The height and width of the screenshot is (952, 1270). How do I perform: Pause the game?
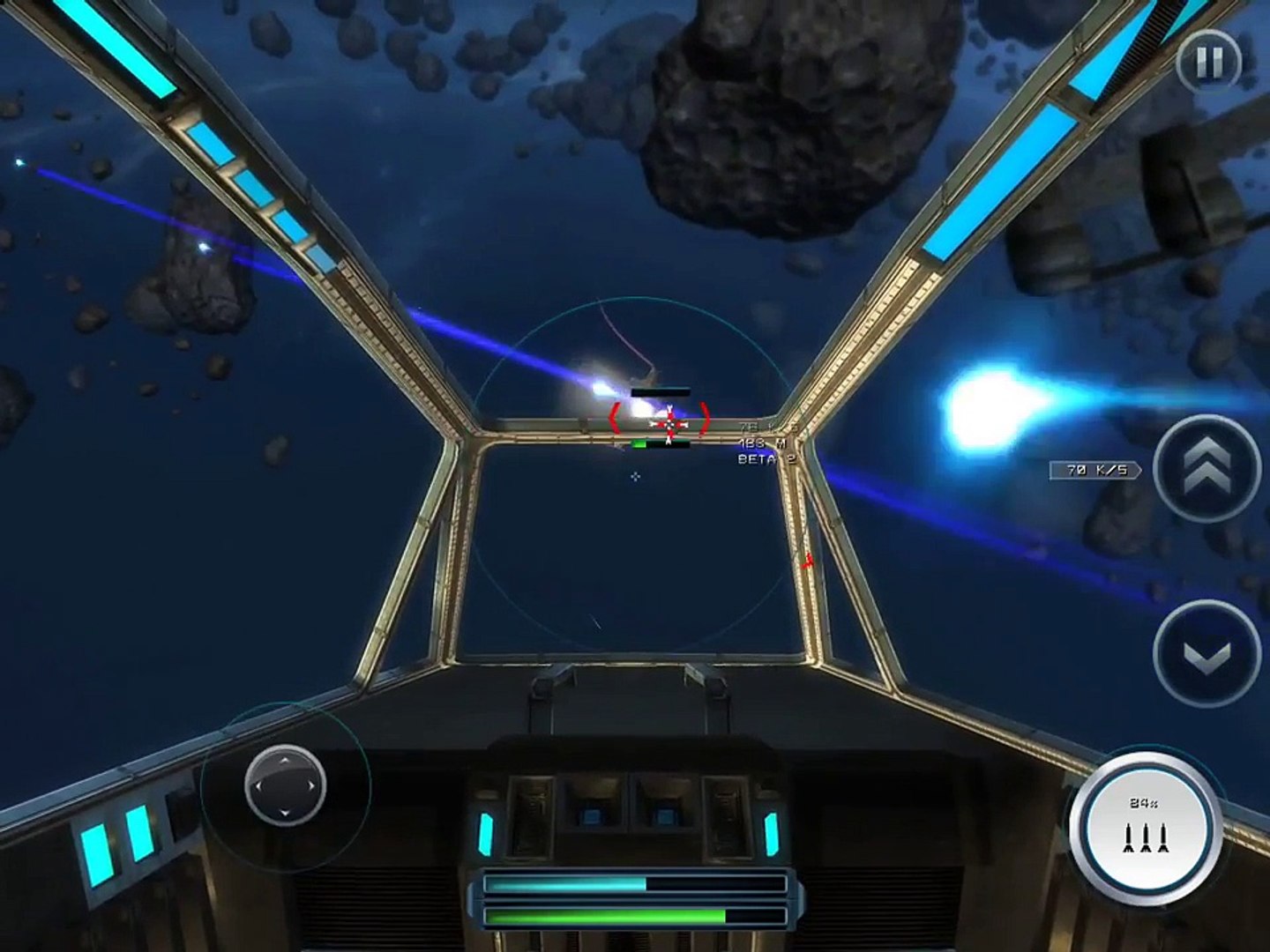(1209, 62)
